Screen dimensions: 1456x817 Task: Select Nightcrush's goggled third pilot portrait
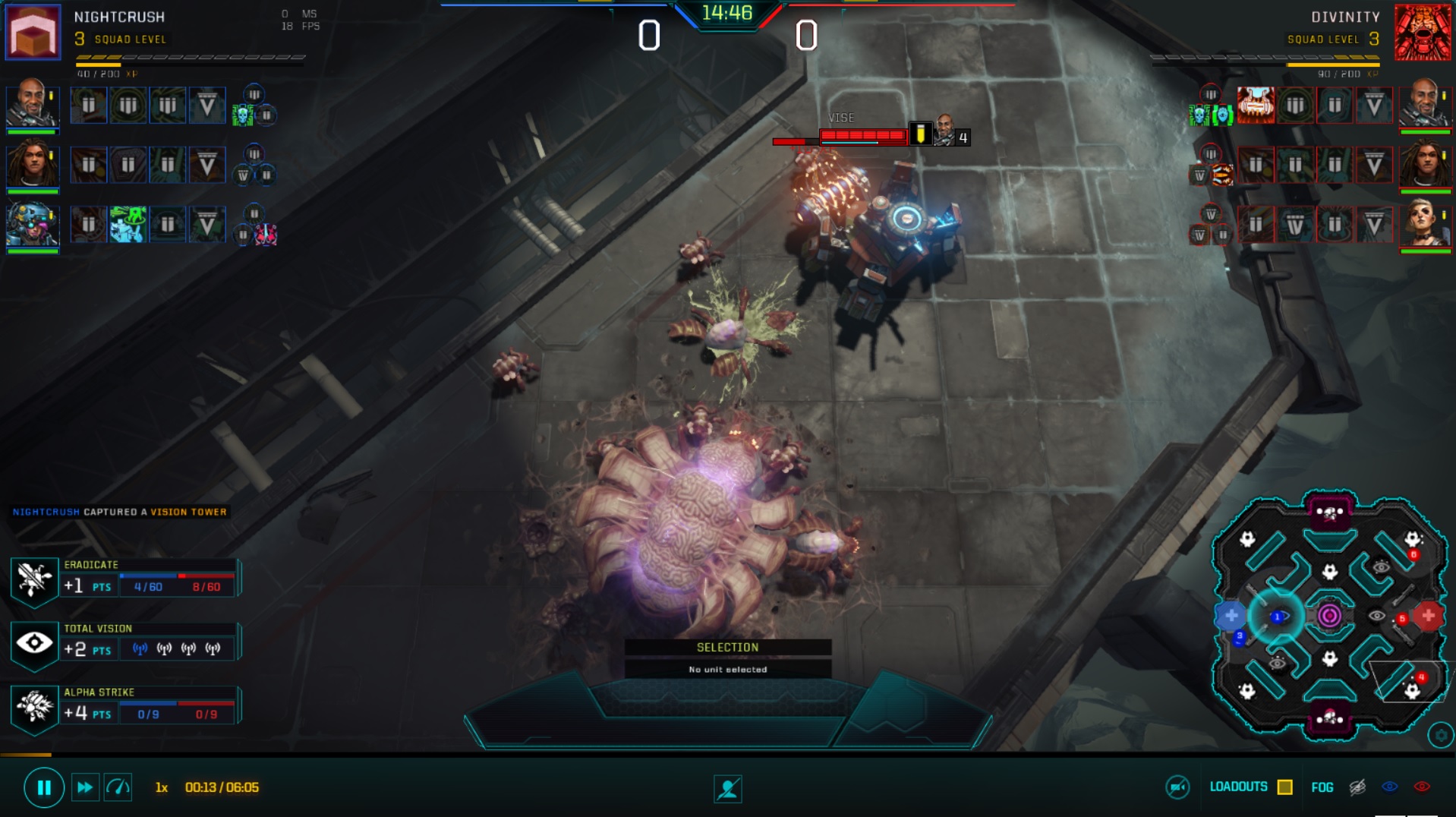point(32,224)
